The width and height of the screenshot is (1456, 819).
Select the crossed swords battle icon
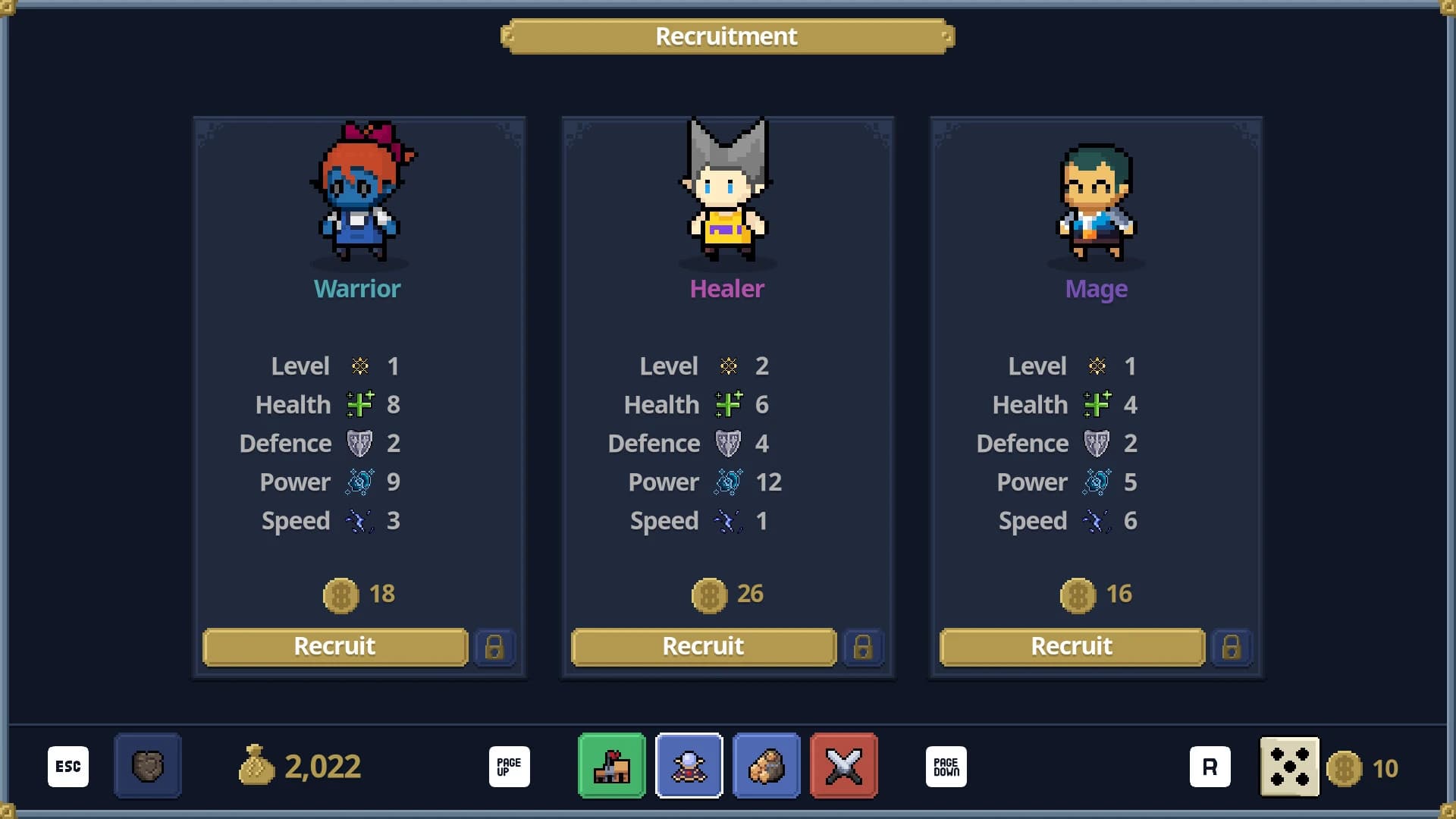pos(844,766)
